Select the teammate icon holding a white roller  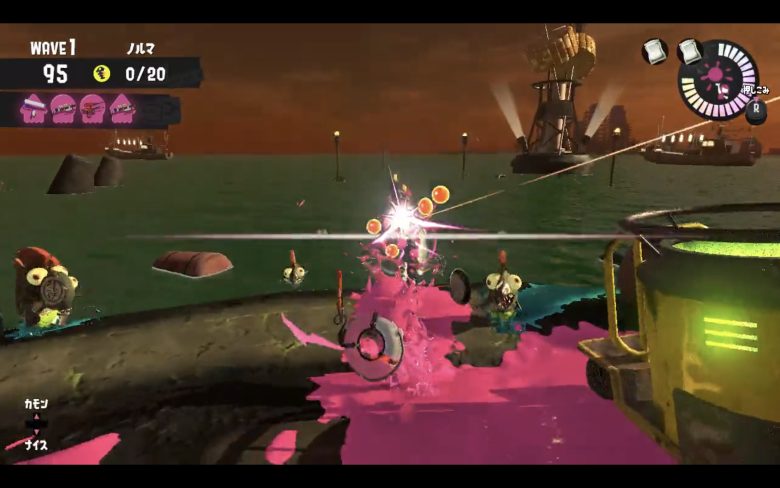34,106
